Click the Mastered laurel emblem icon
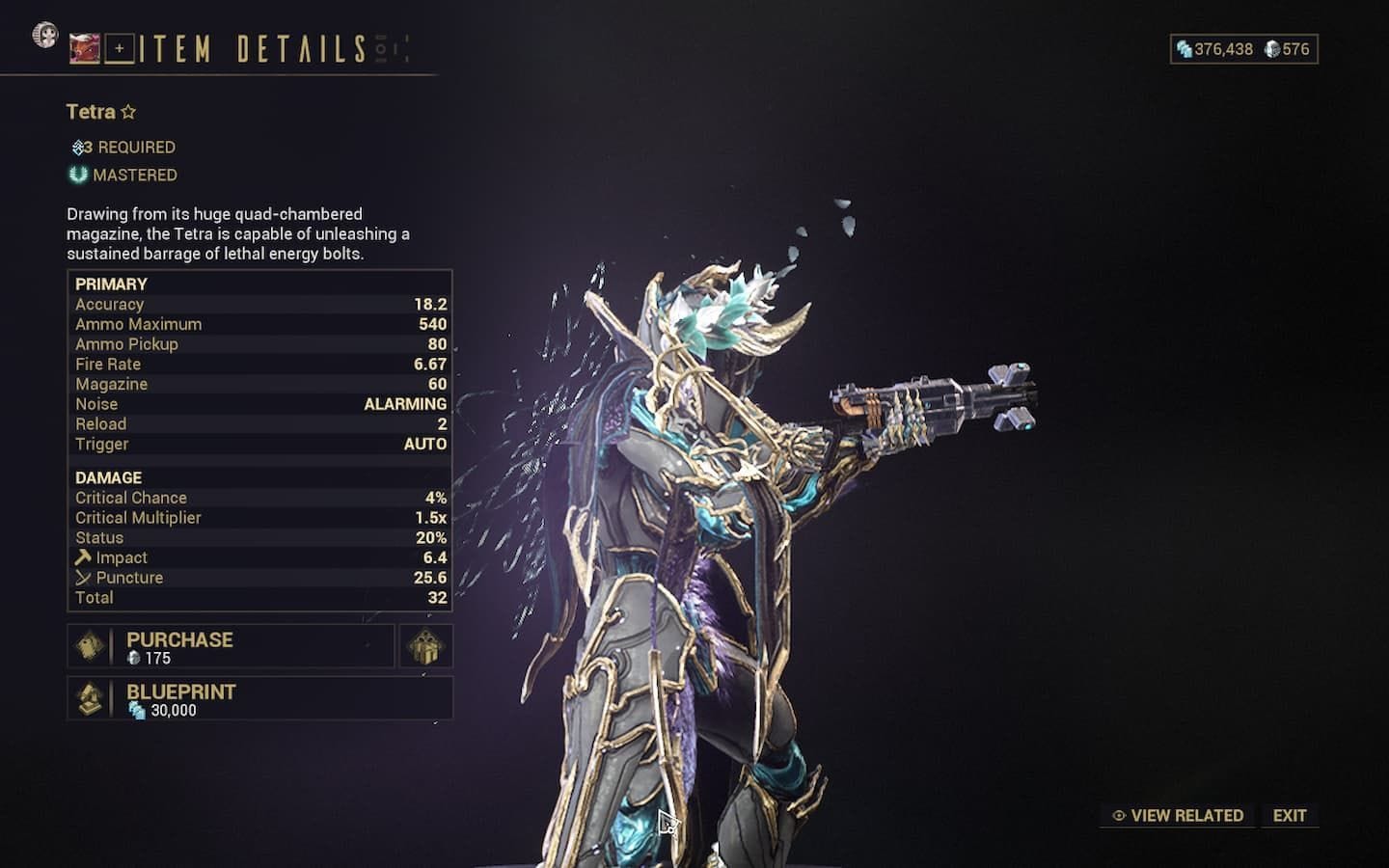The height and width of the screenshot is (868, 1389). [77, 175]
